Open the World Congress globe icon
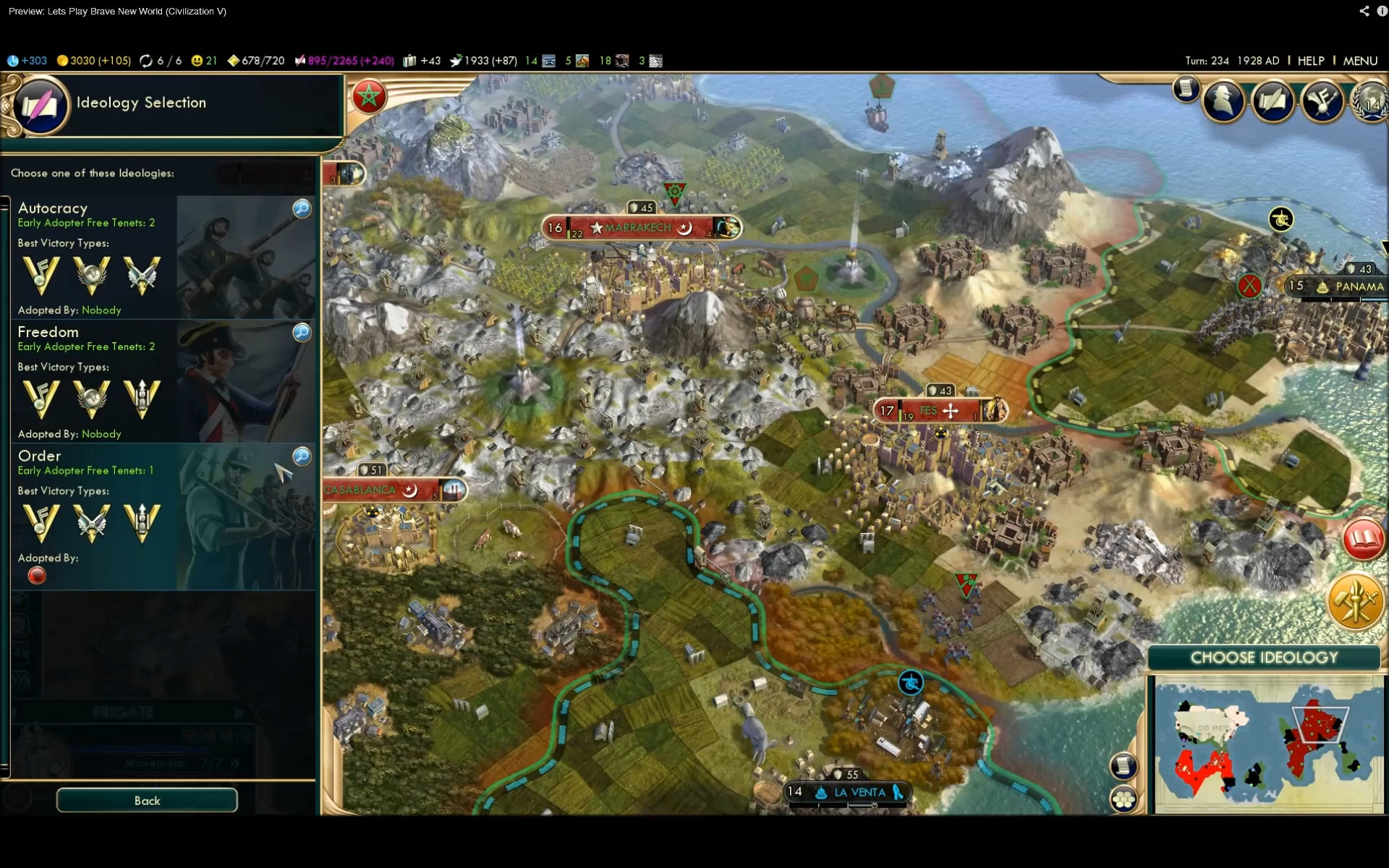The width and height of the screenshot is (1389, 868). pos(1371,101)
